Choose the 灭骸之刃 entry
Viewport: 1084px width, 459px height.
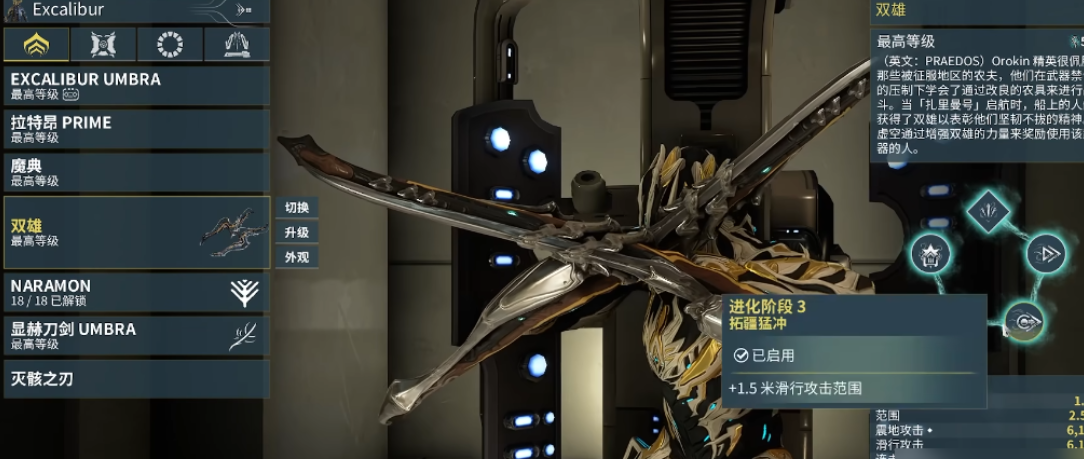(135, 380)
